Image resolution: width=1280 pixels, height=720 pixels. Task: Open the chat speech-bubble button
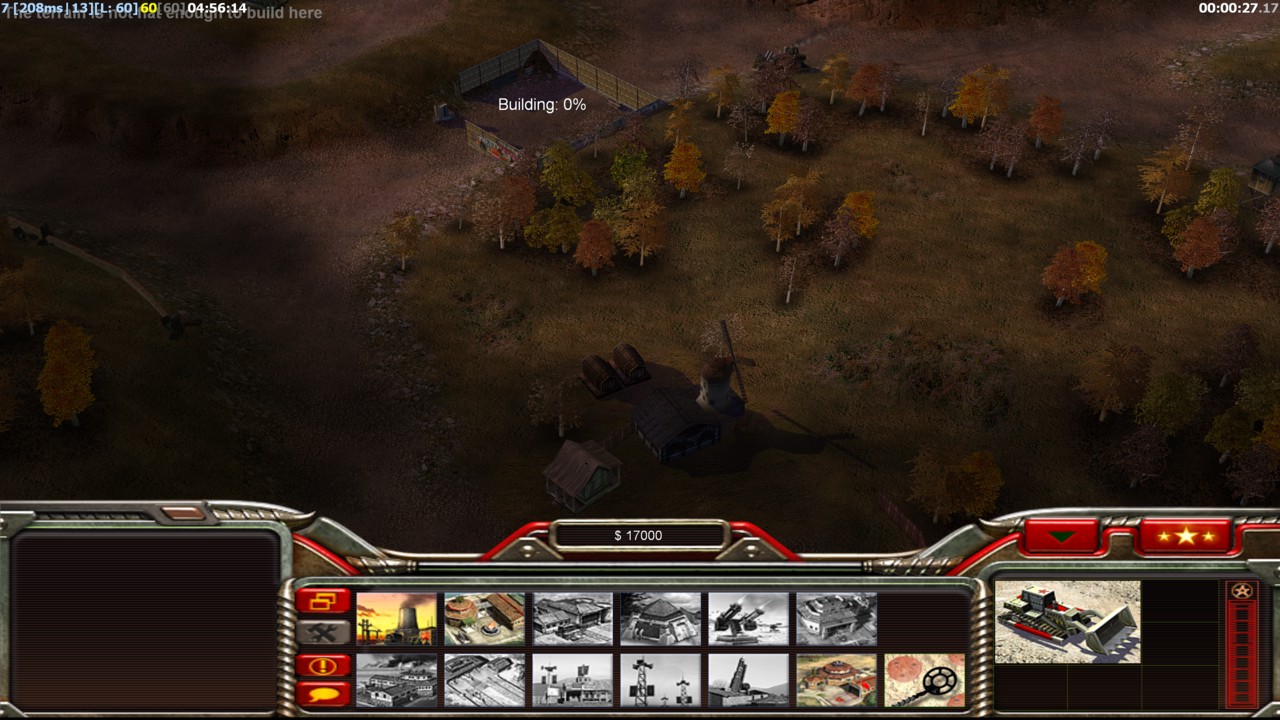pyautogui.click(x=323, y=693)
